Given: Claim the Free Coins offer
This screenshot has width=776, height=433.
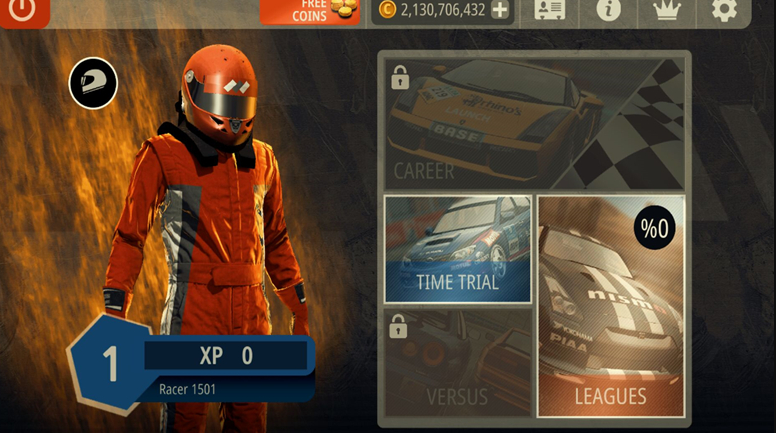Looking at the screenshot, I should pyautogui.click(x=309, y=11).
